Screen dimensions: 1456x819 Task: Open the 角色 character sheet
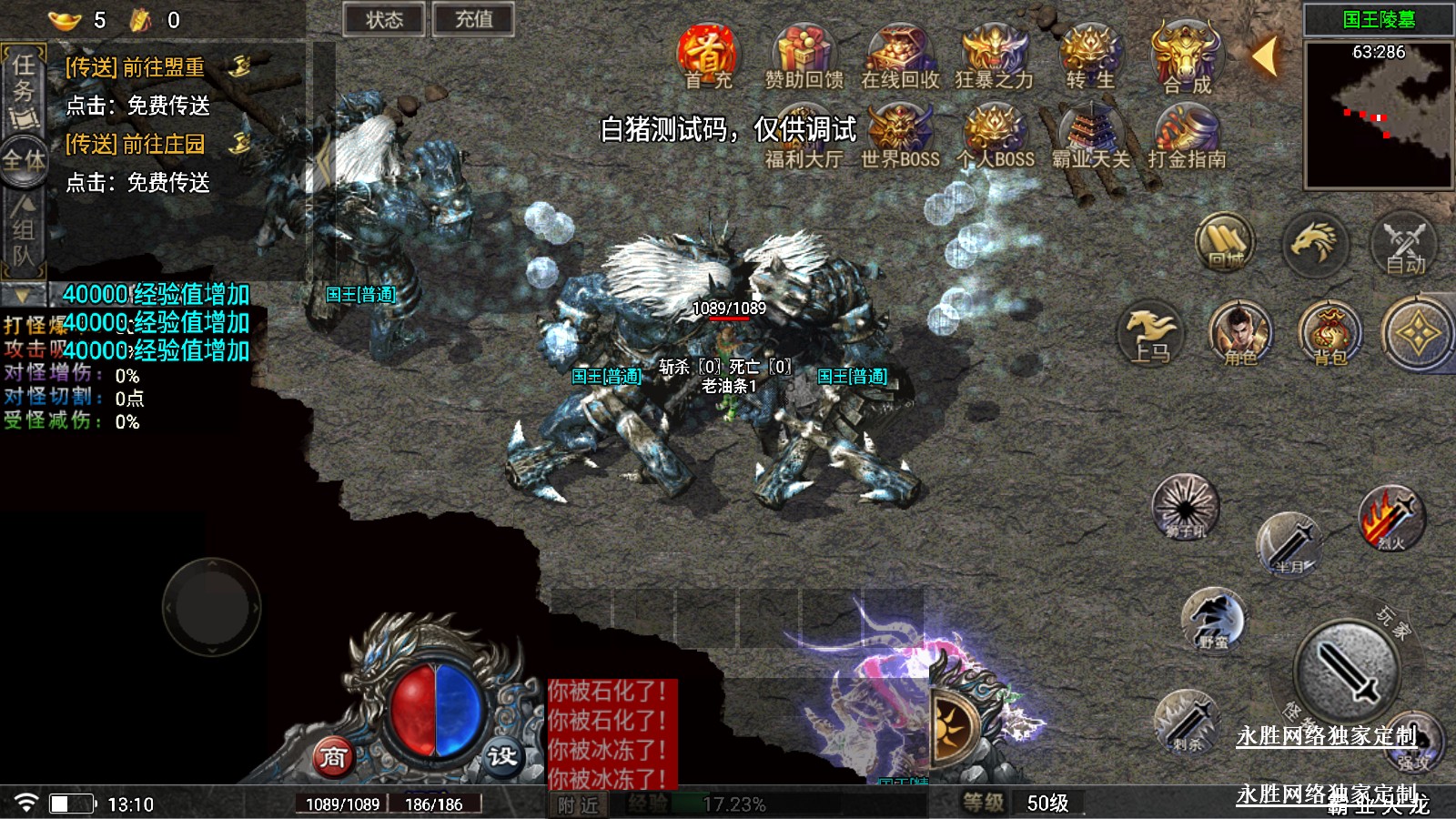pyautogui.click(x=1239, y=333)
